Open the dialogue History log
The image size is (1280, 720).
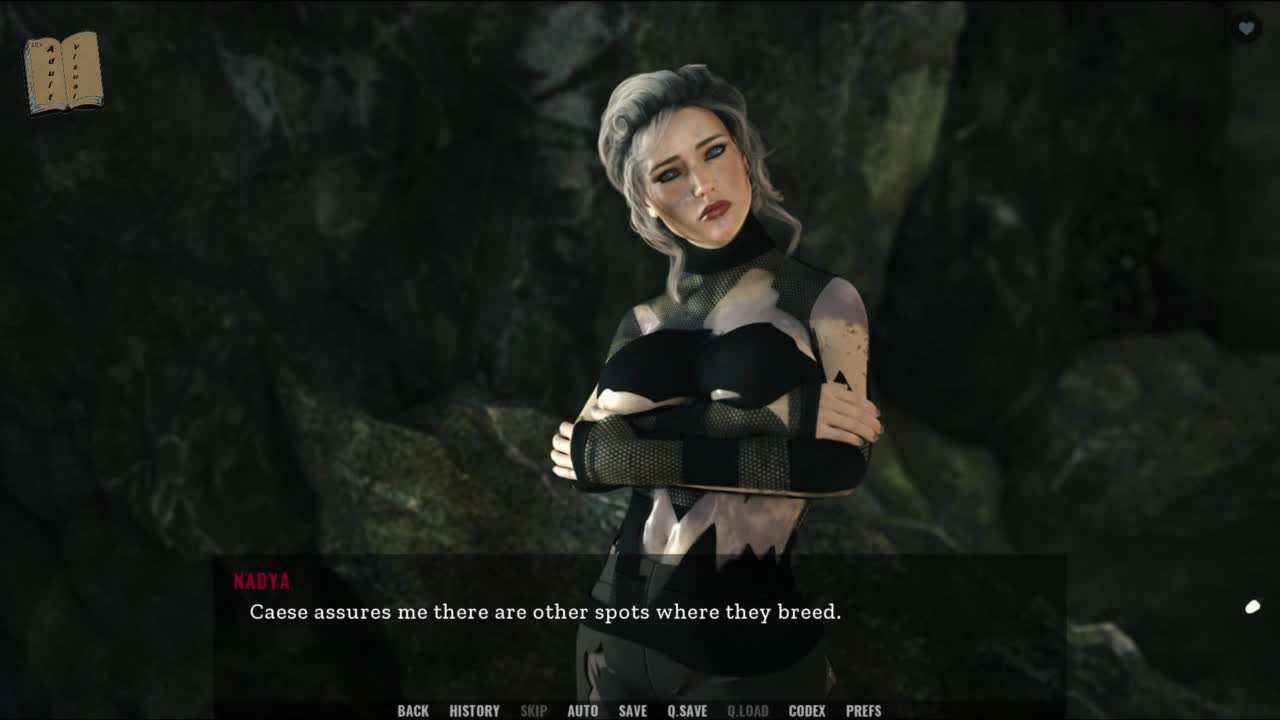click(474, 711)
